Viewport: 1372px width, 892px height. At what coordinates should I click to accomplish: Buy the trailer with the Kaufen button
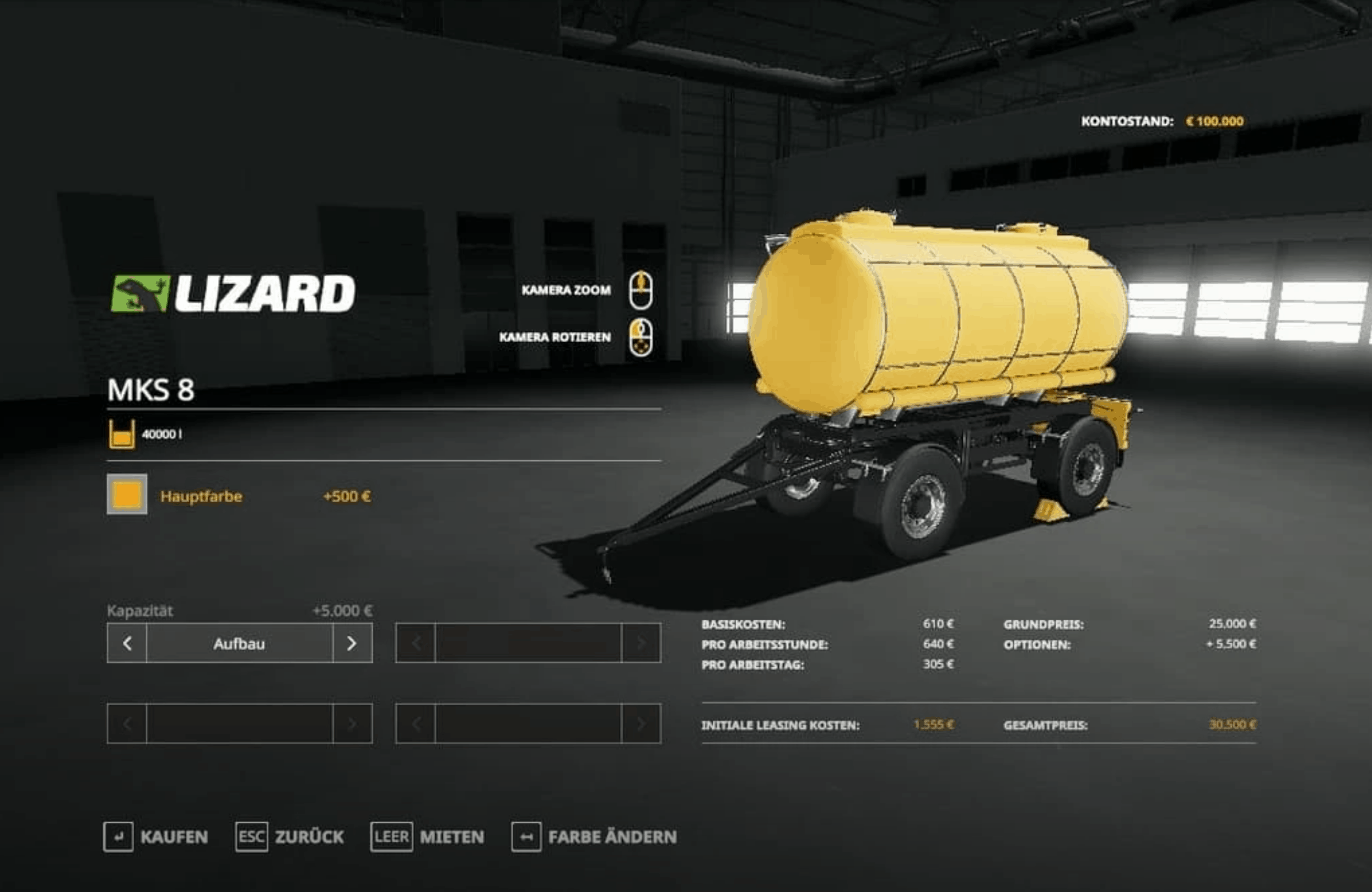coord(157,836)
